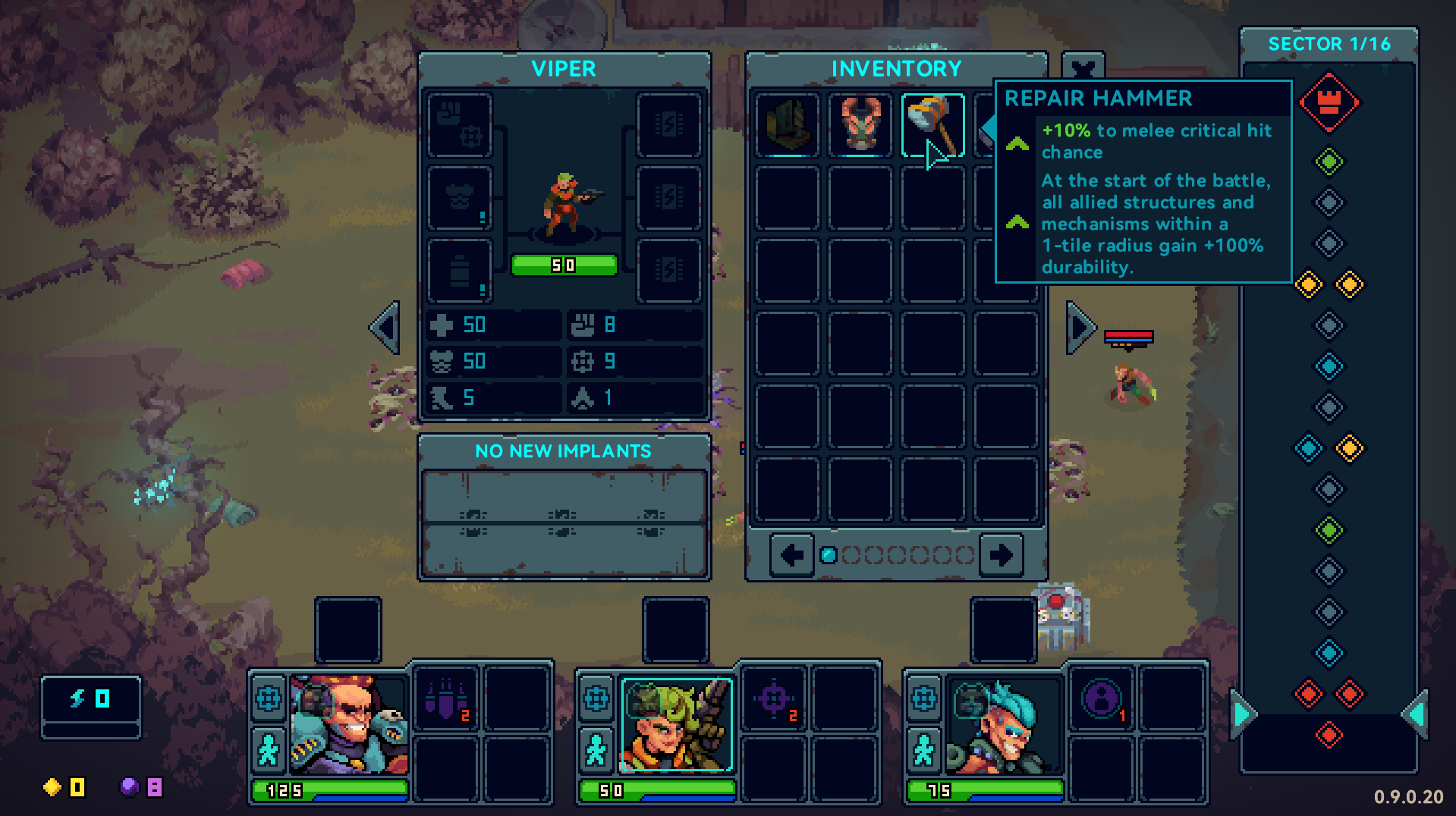
Task: Click the red castle node on sector map
Action: click(x=1329, y=102)
